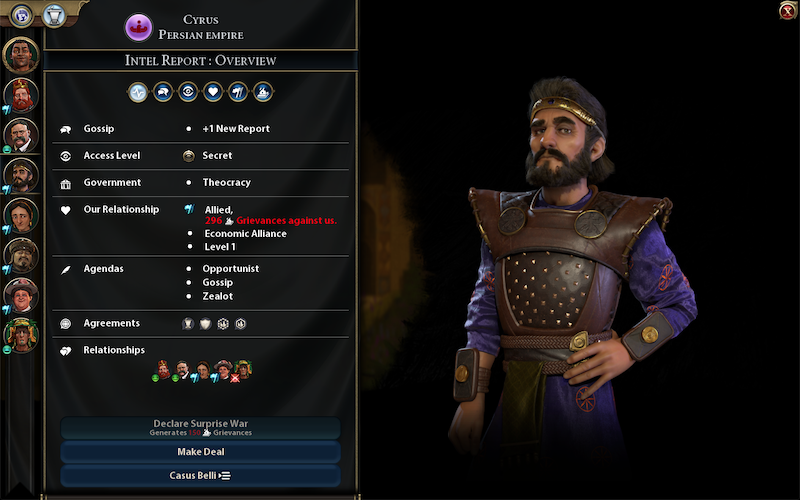
Task: Declare Surprise War on Cyrus
Action: coord(200,427)
